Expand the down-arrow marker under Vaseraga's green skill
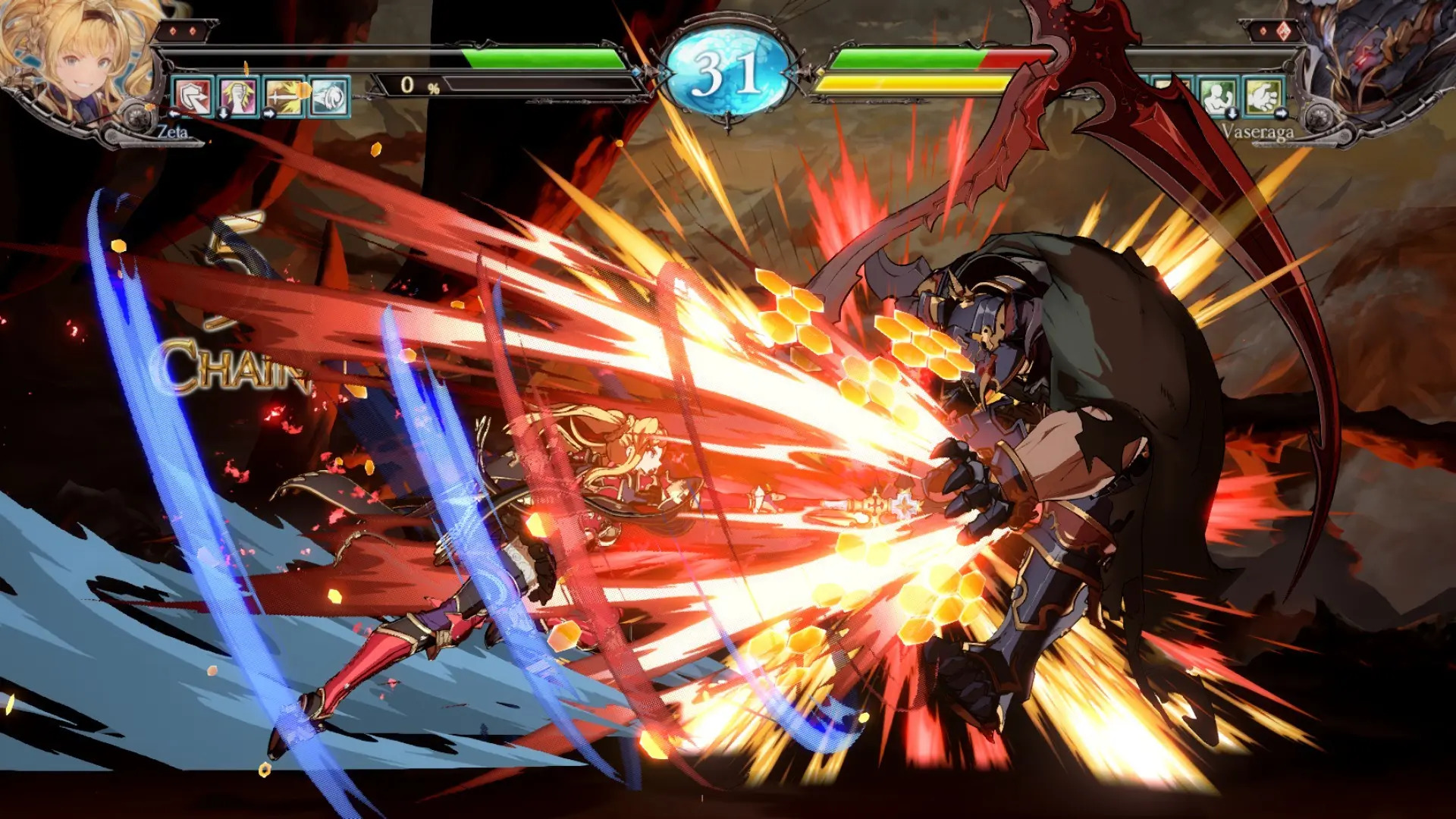Image resolution: width=1456 pixels, height=819 pixels. click(x=1232, y=113)
